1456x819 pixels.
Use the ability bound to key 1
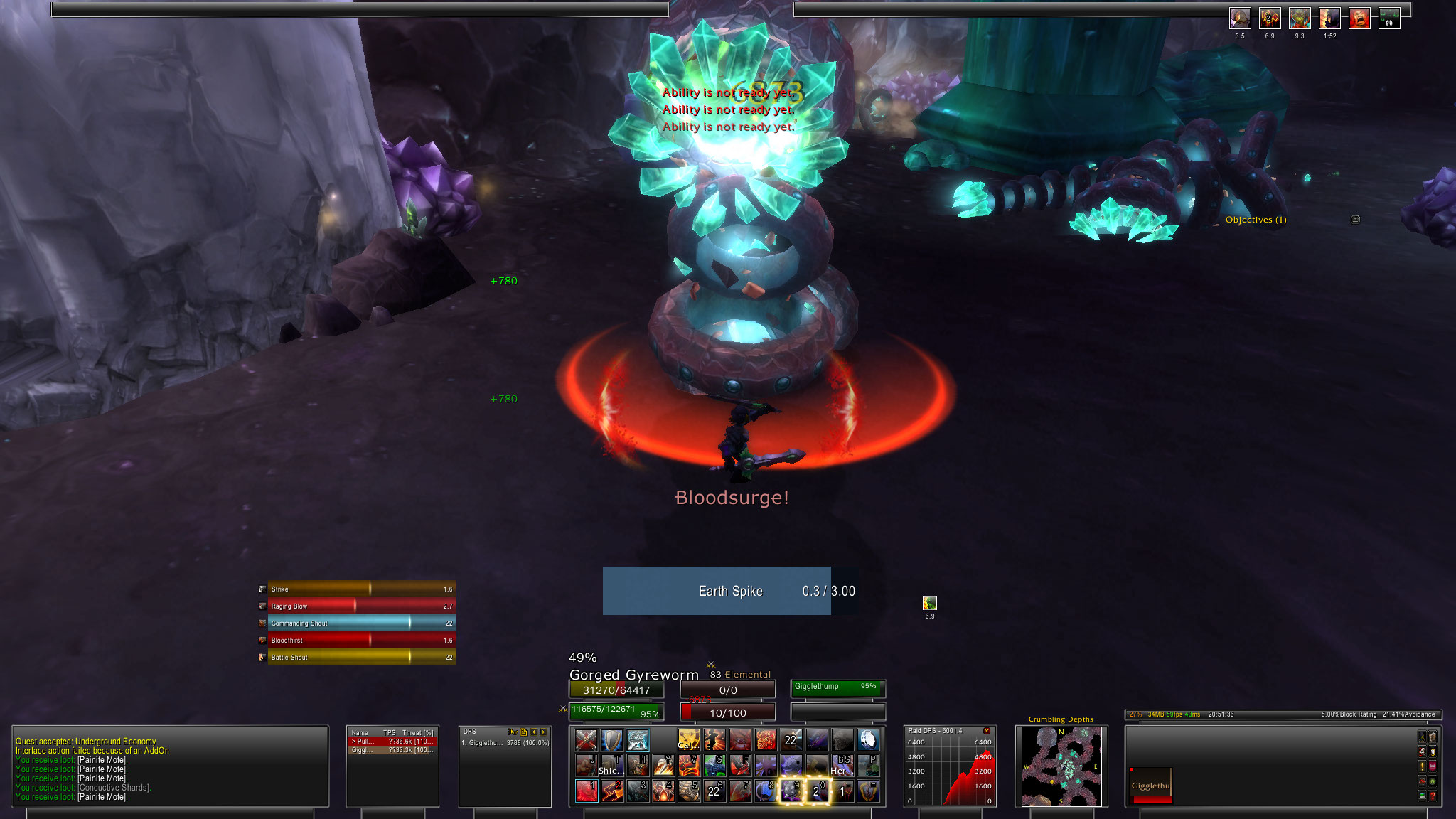(586, 791)
